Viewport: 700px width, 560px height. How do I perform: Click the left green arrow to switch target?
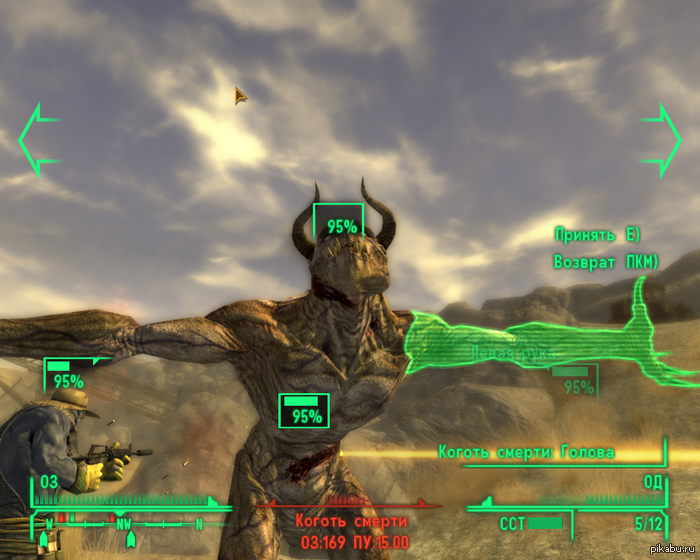[x=37, y=139]
